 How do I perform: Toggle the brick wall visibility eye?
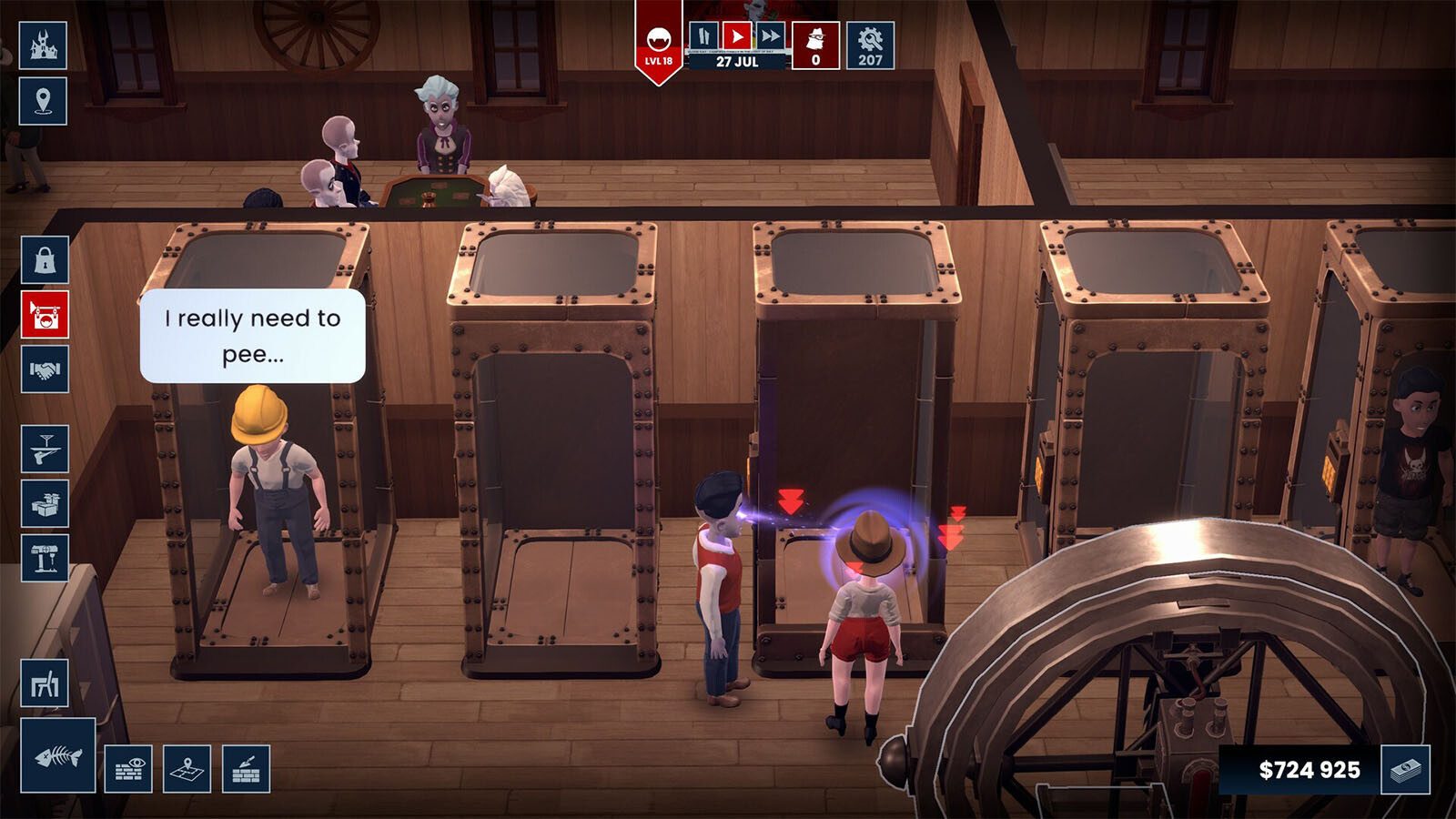[x=128, y=769]
